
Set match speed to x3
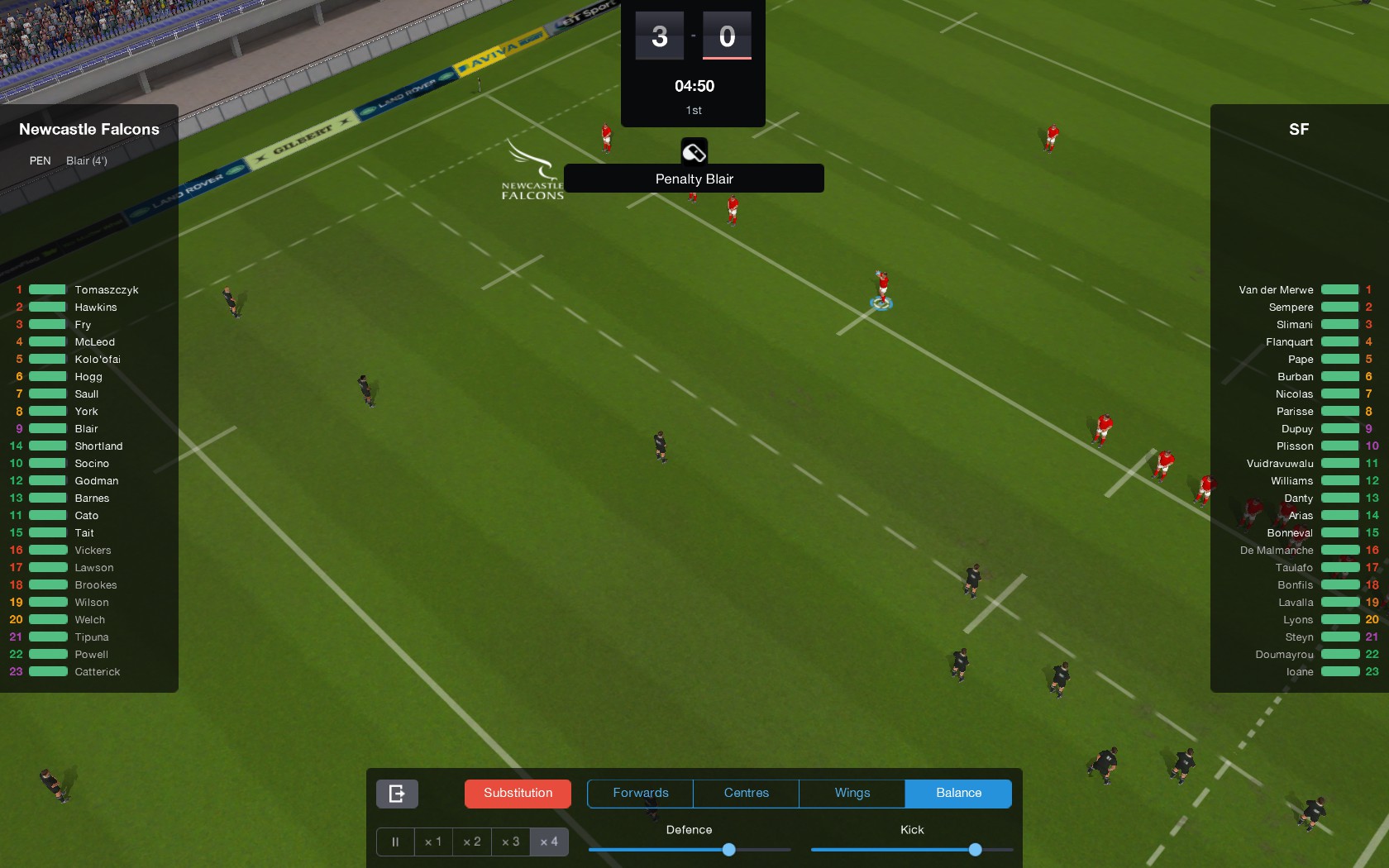coord(510,842)
